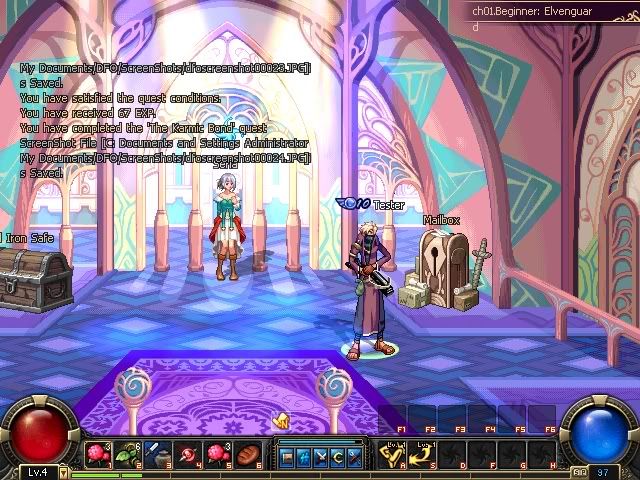Image resolution: width=640 pixels, height=480 pixels.
Task: Click the yellow N notification icon
Action: [281, 422]
